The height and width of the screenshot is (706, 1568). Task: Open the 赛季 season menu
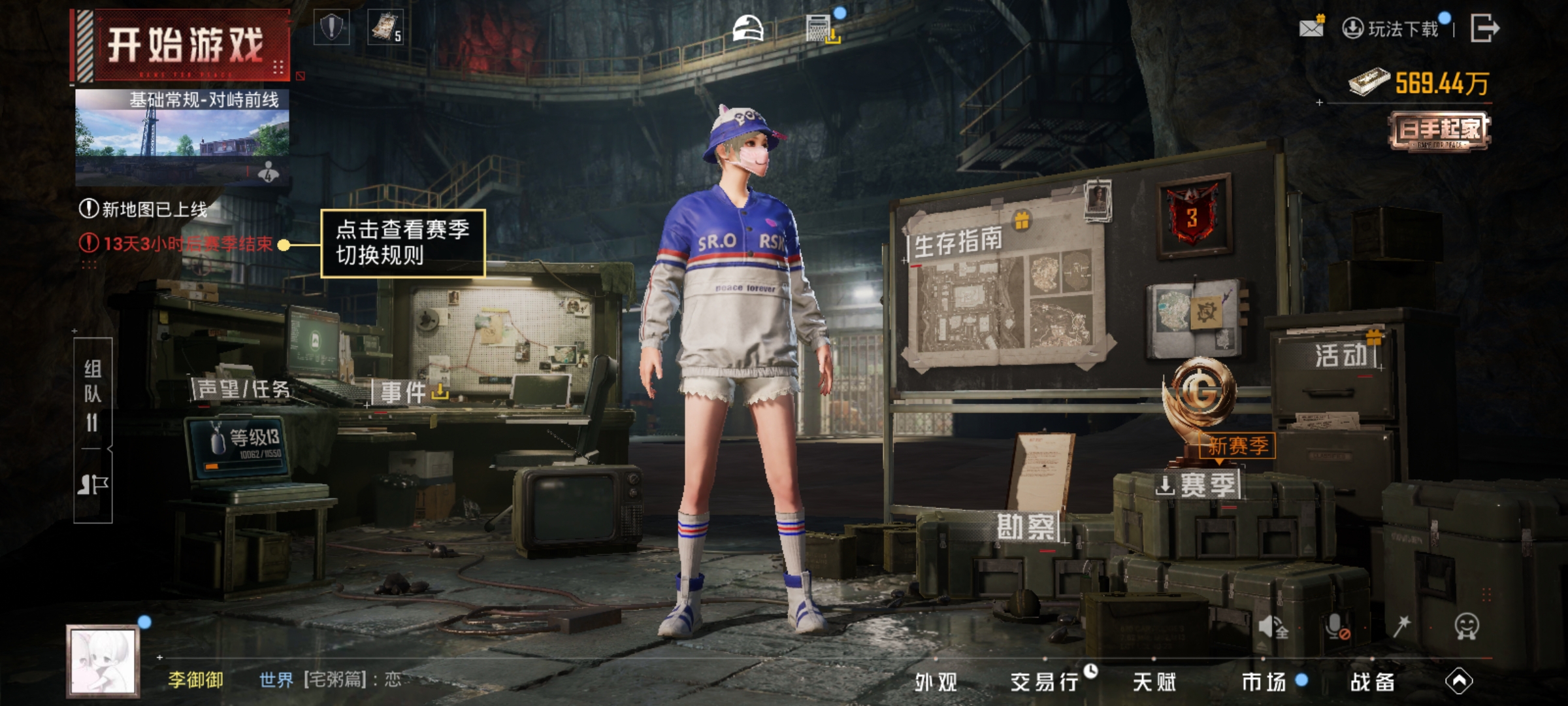click(x=1198, y=486)
